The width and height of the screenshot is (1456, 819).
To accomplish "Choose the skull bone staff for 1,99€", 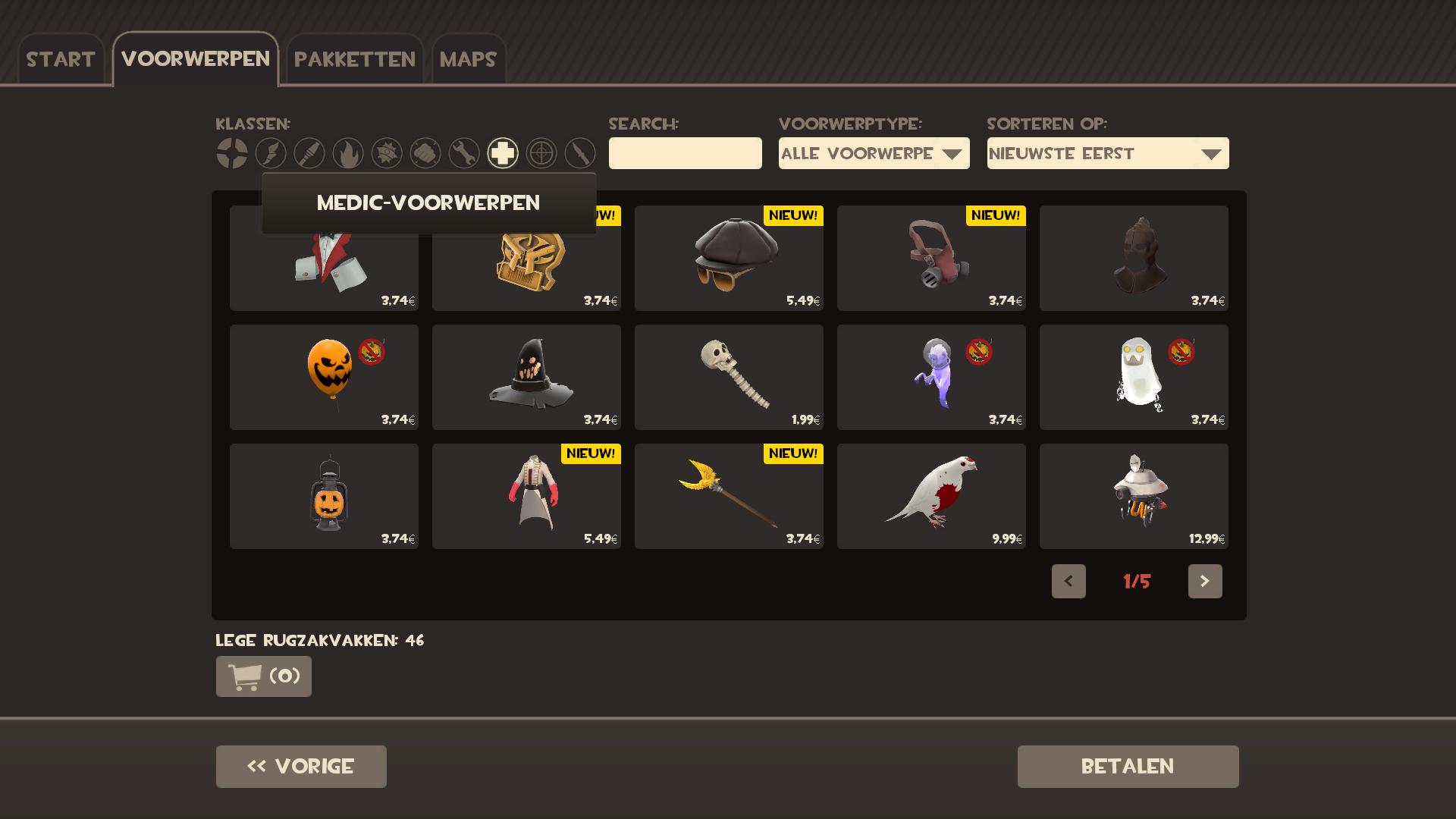I will point(729,377).
